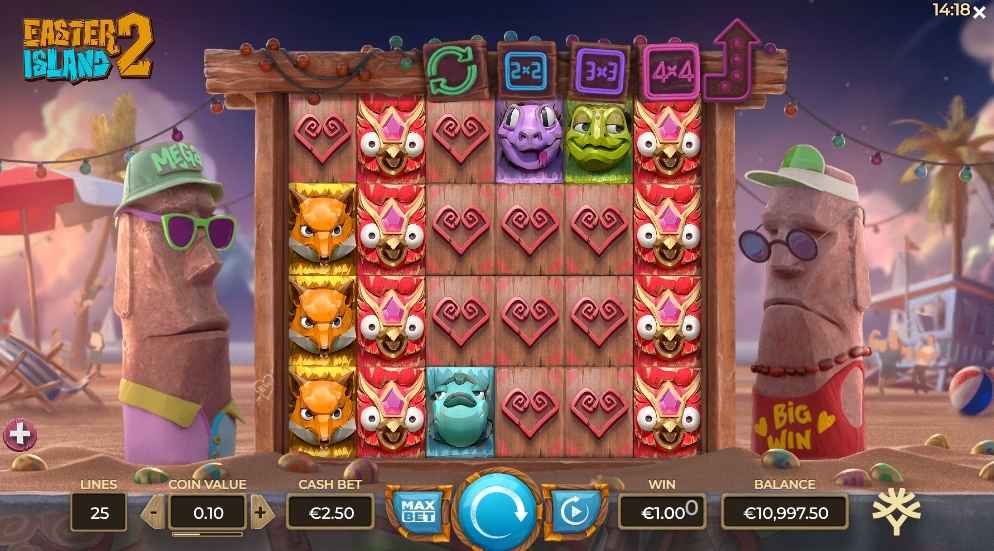
Task: Close the game with the X button
Action: (x=979, y=10)
